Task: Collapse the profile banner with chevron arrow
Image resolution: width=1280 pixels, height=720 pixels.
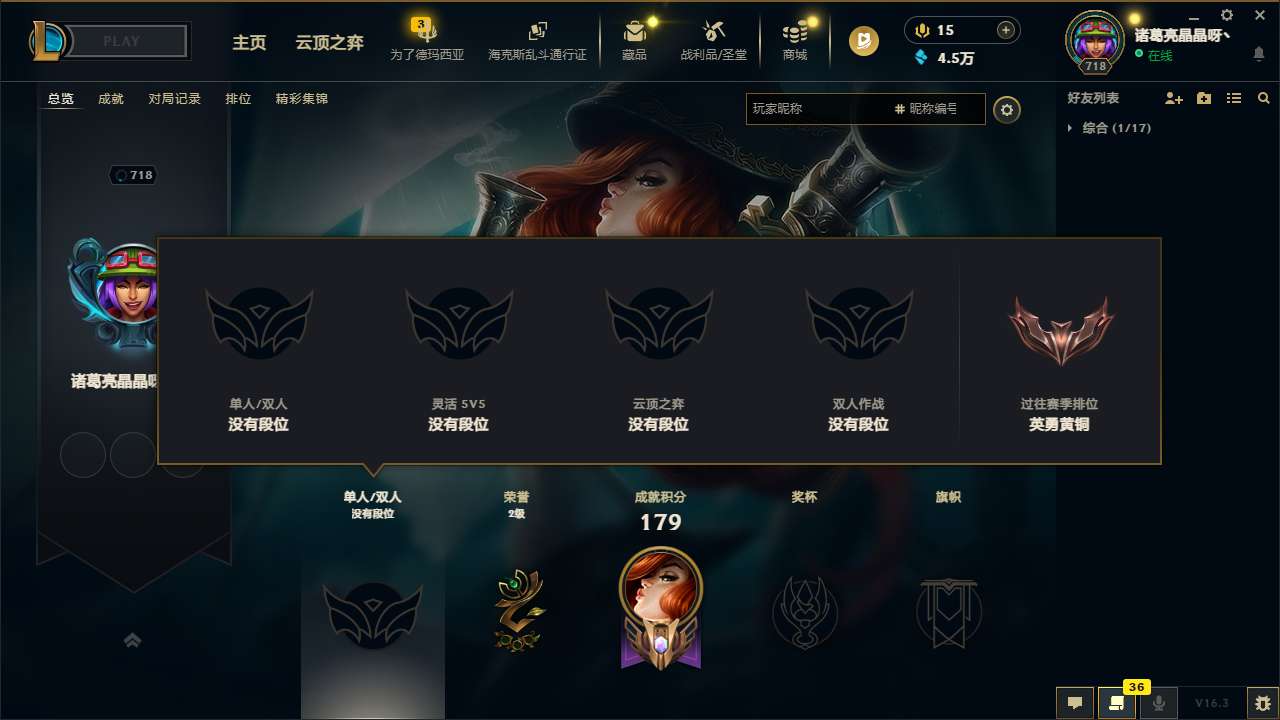Action: tap(133, 641)
